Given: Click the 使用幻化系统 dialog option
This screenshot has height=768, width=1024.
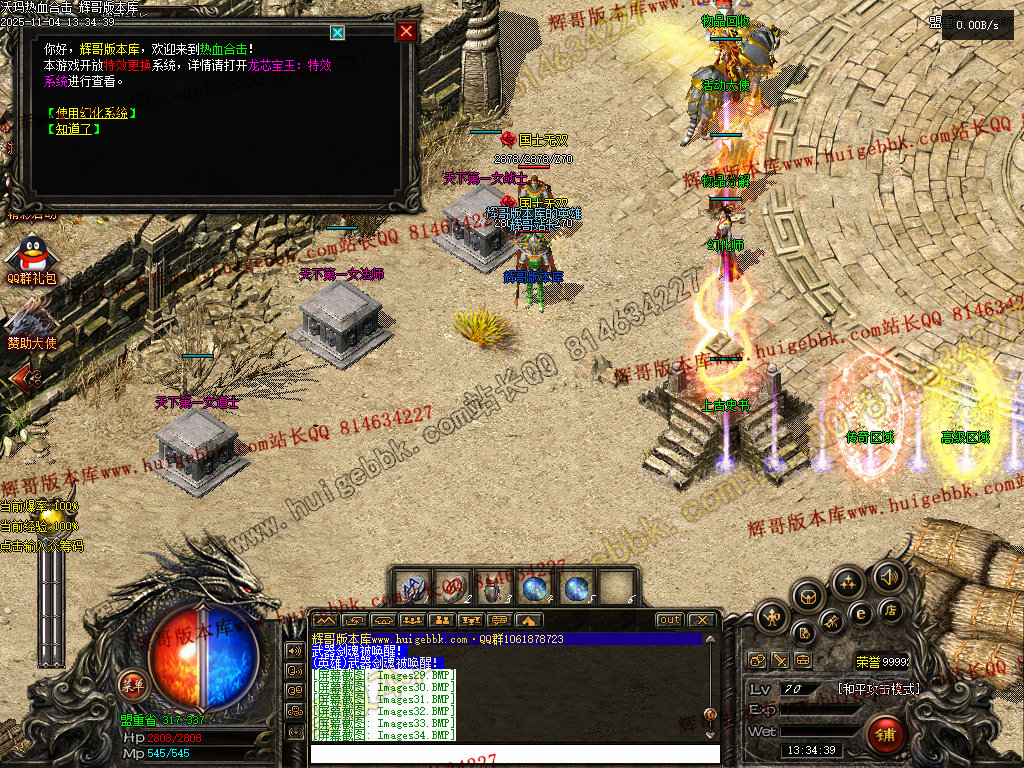Looking at the screenshot, I should pyautogui.click(x=91, y=113).
